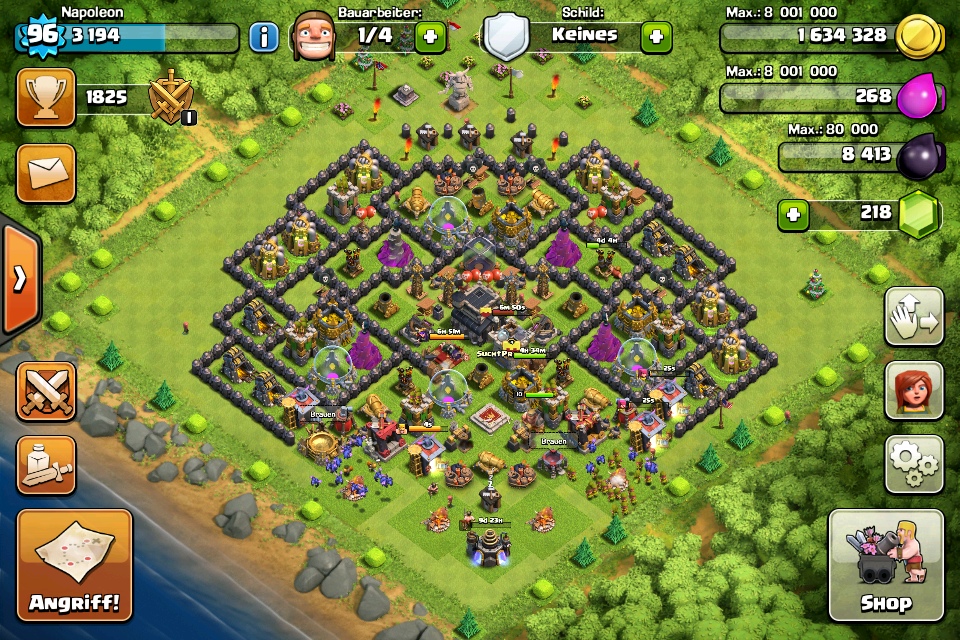Open the army supplies button
The height and width of the screenshot is (640, 960).
(x=46, y=464)
